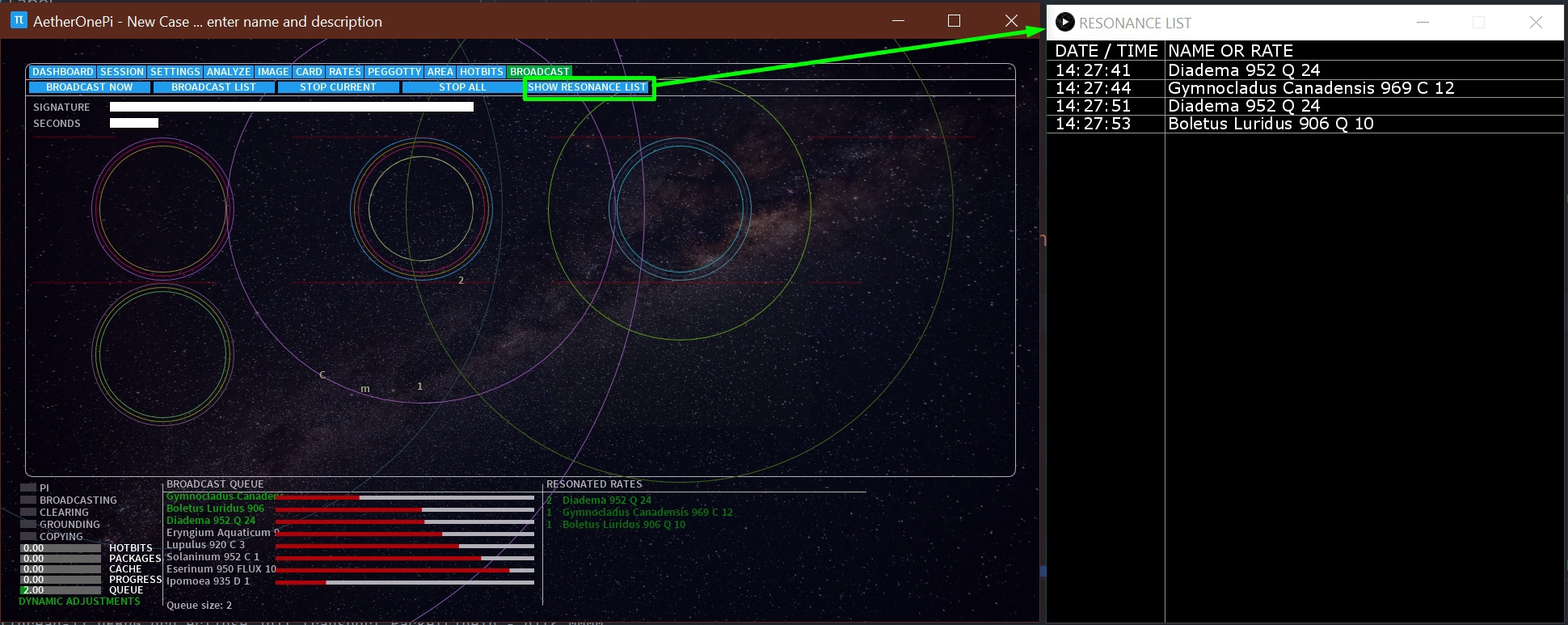
Task: Switch to the ANALYZE tab
Action: click(229, 71)
